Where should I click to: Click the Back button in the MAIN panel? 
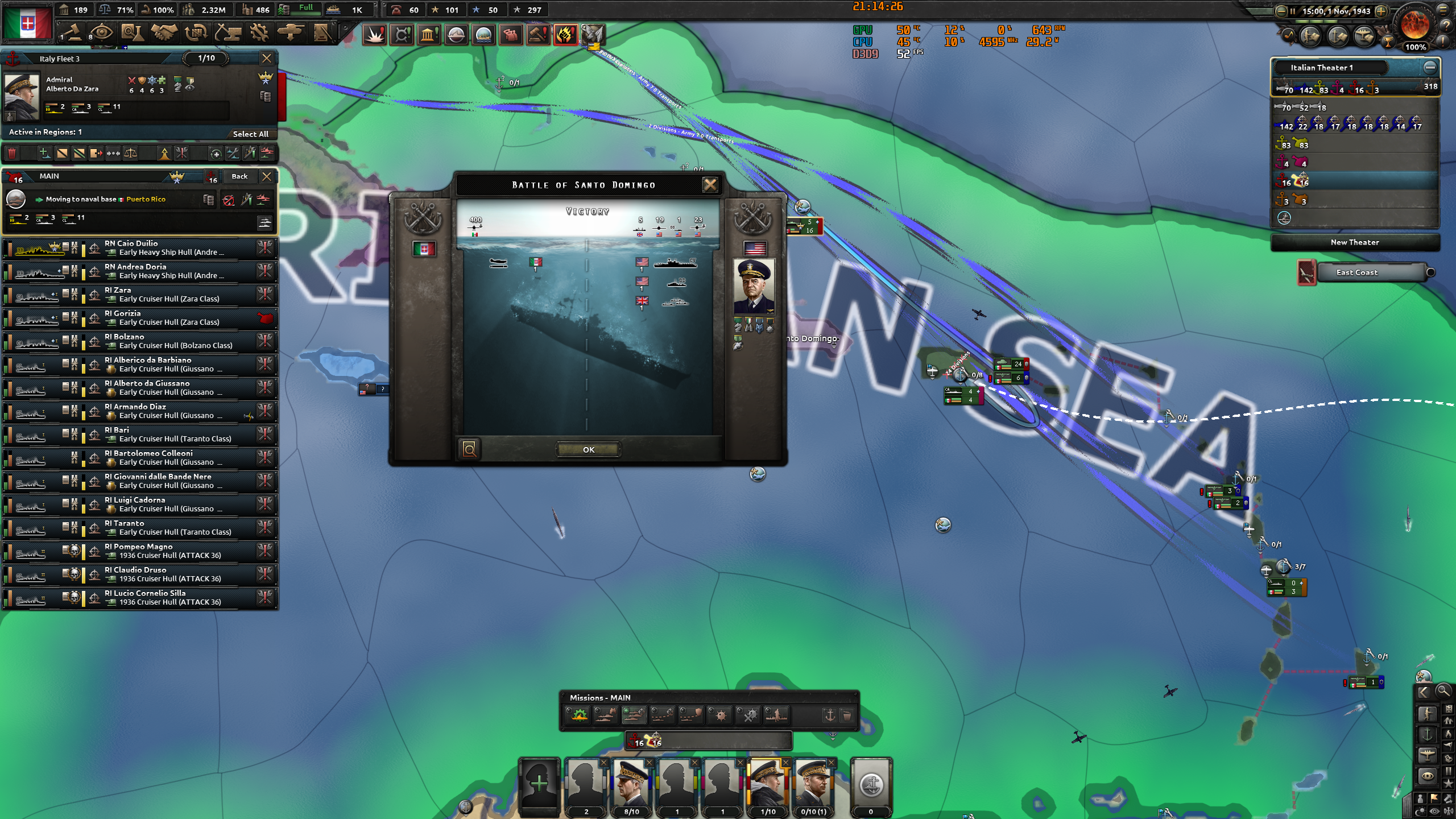click(239, 176)
